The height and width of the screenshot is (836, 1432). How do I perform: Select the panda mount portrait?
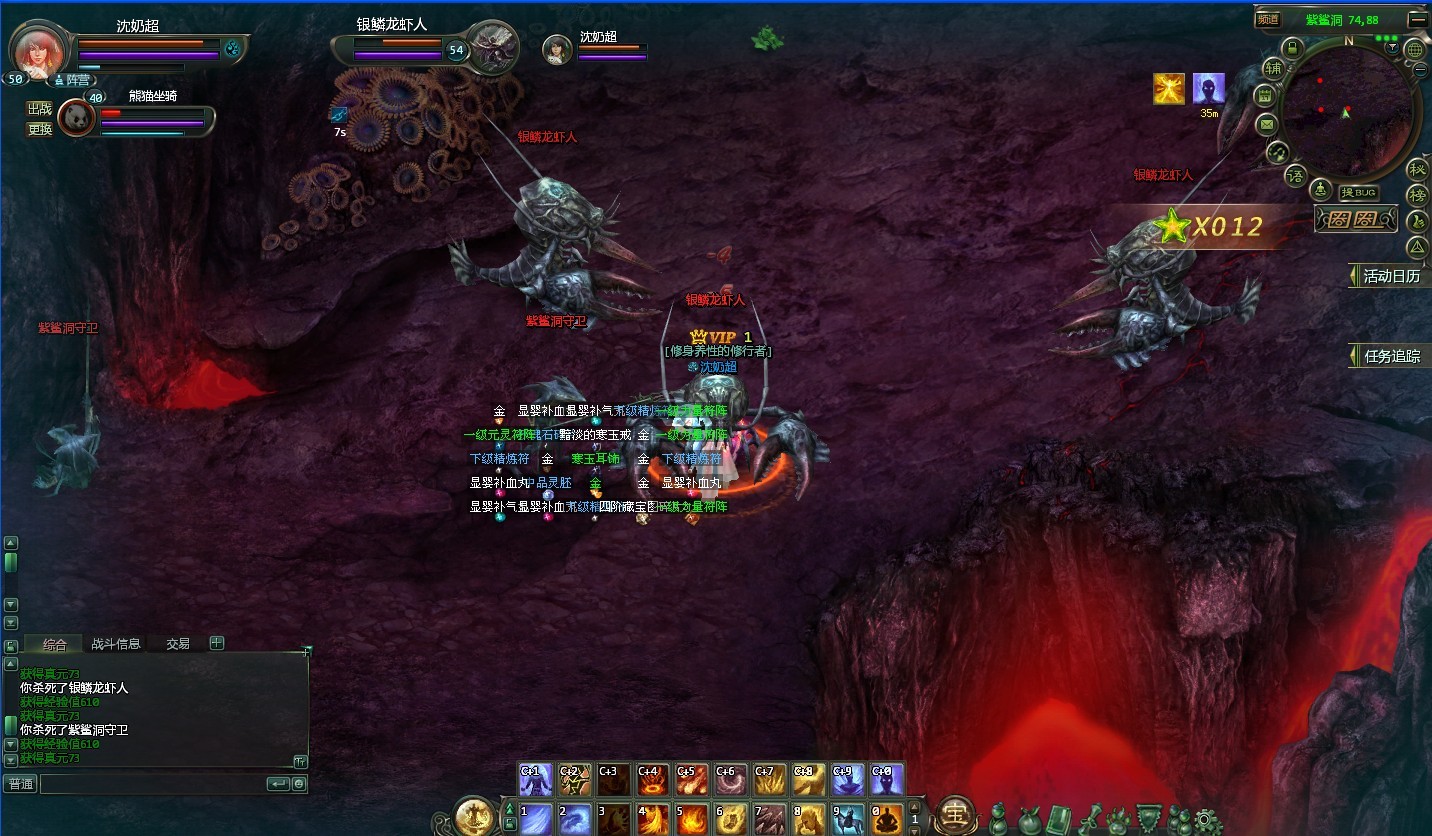click(x=76, y=119)
